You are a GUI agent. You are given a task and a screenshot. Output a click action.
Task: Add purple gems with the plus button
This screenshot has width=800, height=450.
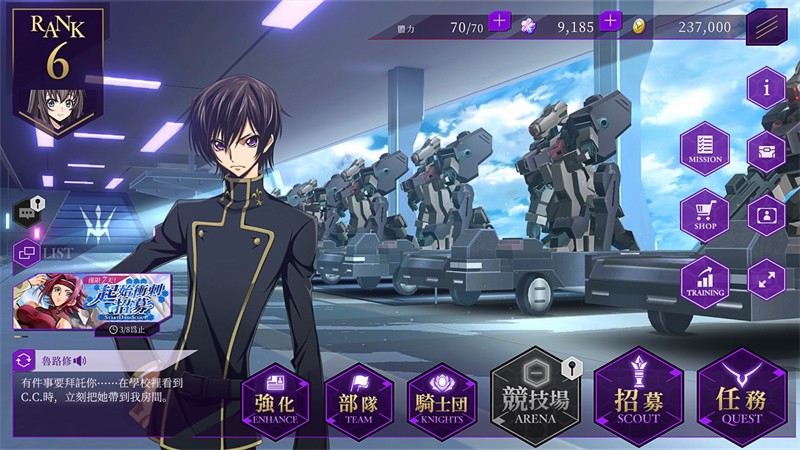(x=611, y=22)
